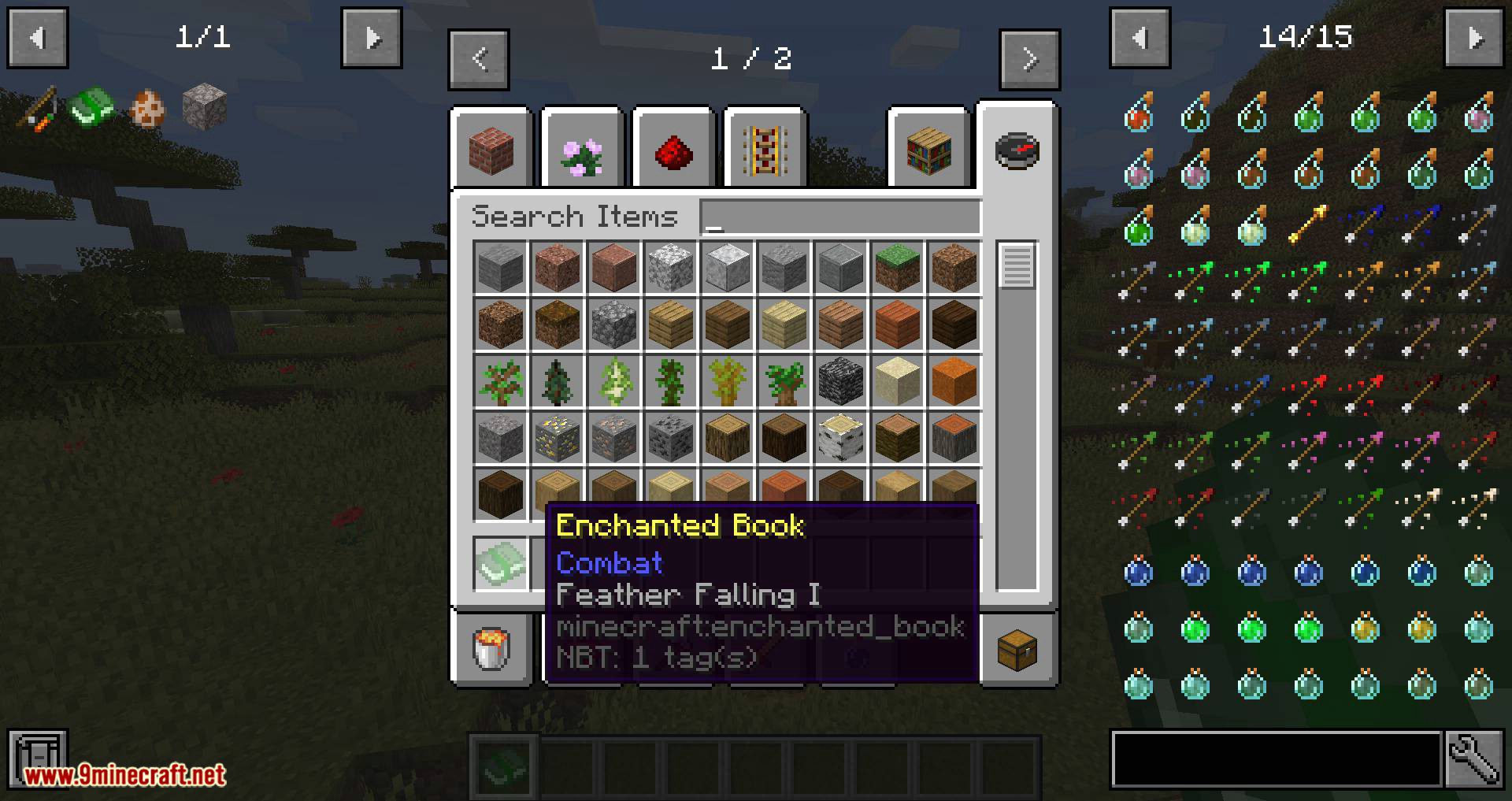Select the currently open brick creative tab

(x=491, y=150)
